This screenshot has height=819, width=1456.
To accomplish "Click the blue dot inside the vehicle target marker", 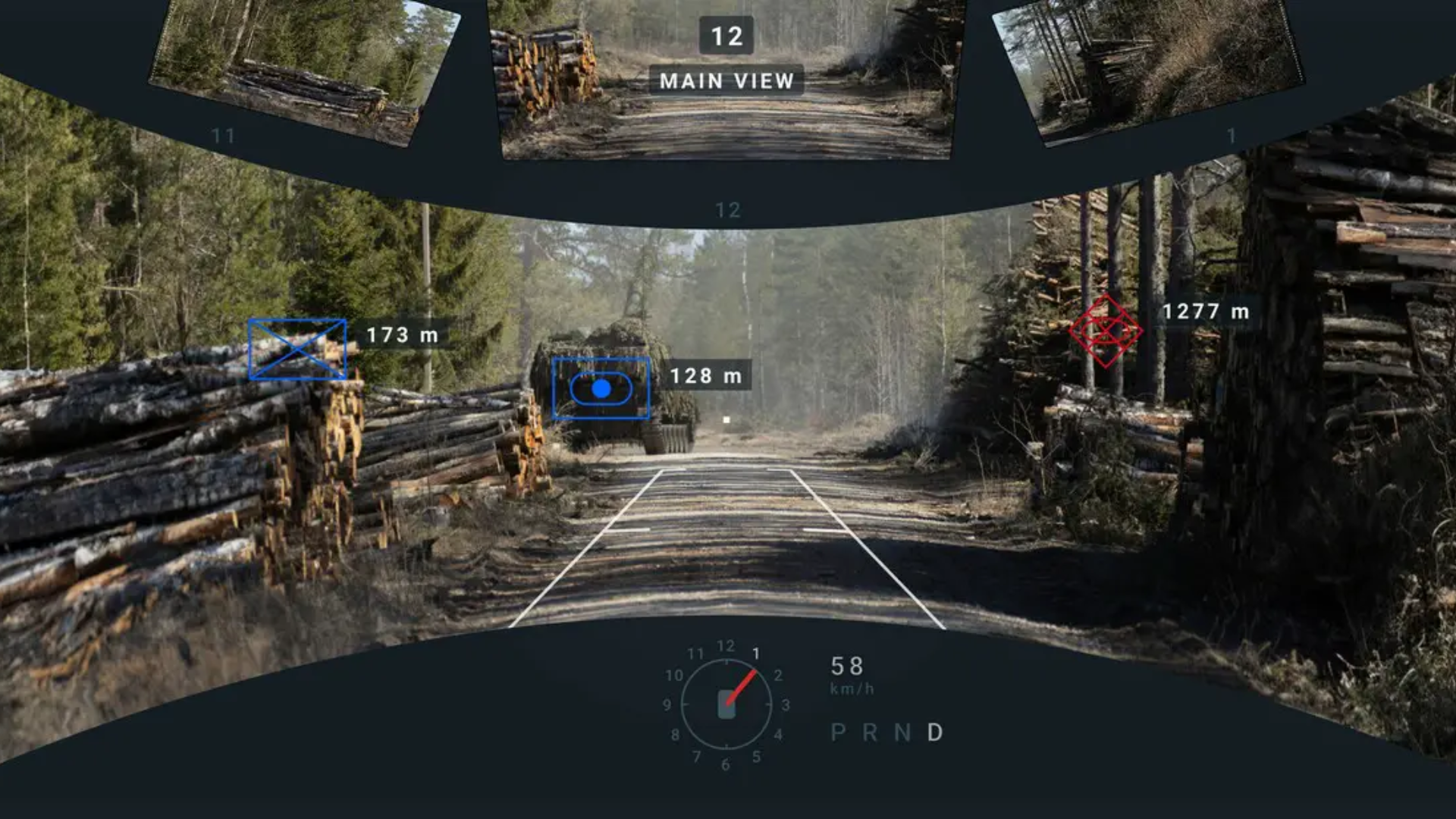I will pos(603,389).
